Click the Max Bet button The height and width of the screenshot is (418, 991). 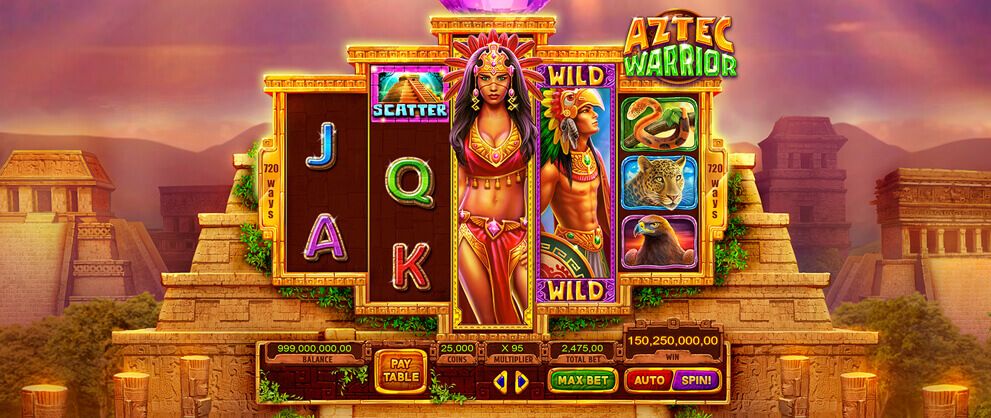coord(582,380)
